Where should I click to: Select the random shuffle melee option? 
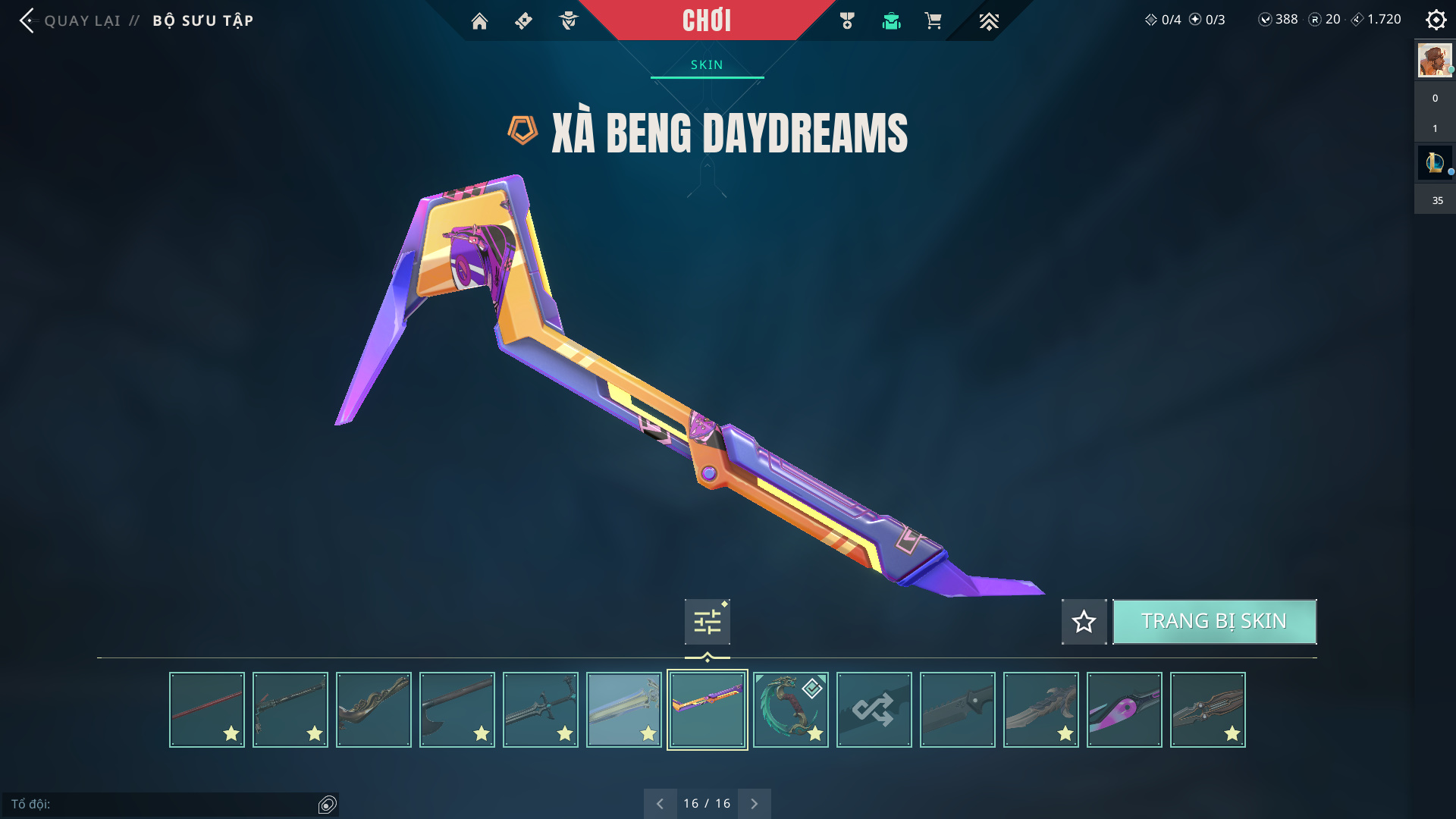[874, 710]
